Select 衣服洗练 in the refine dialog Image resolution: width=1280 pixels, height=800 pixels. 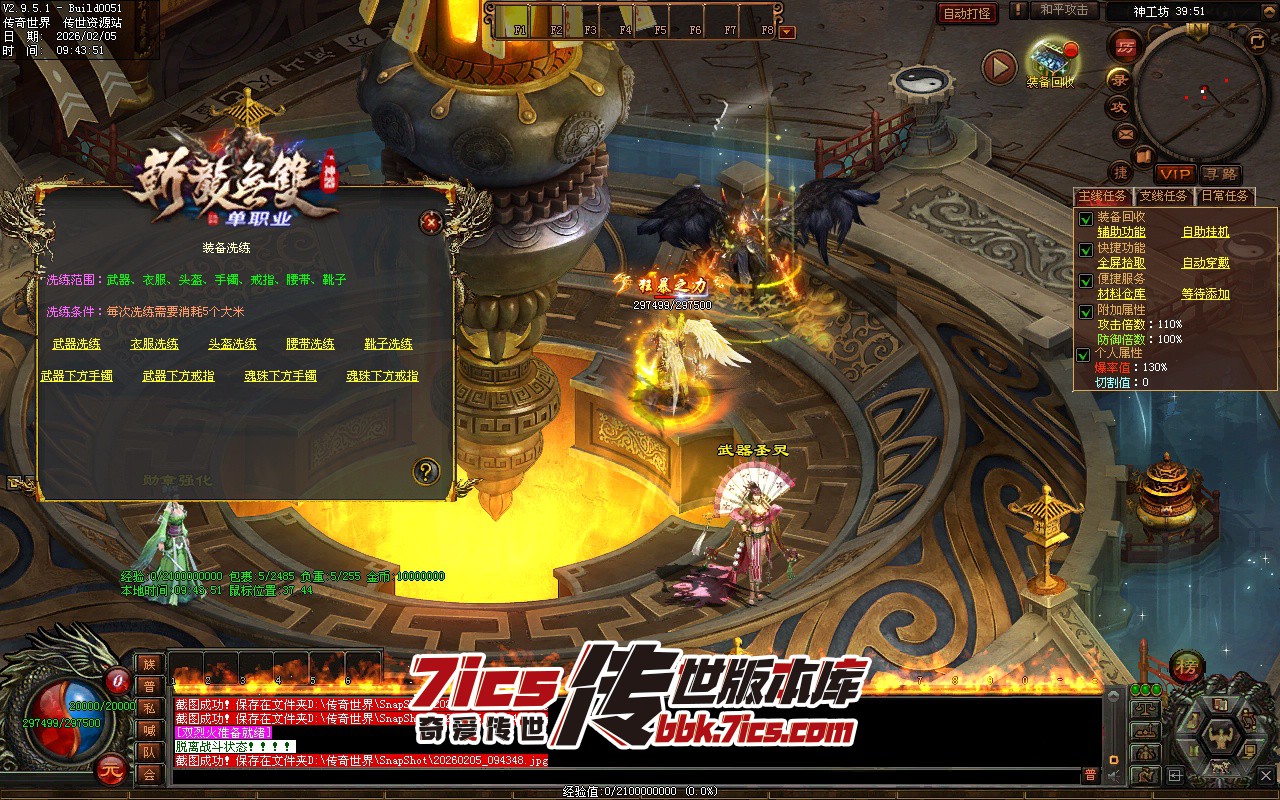pos(155,344)
